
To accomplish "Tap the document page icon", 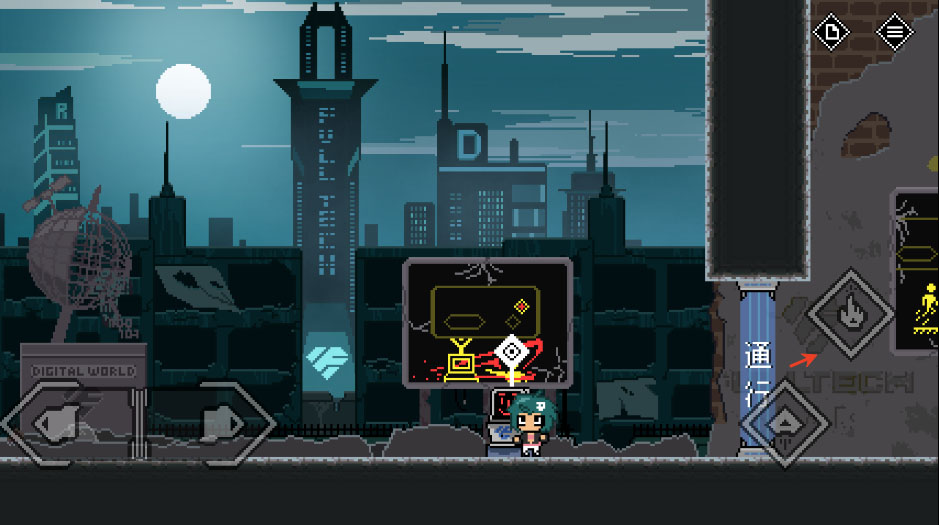I will [830, 32].
